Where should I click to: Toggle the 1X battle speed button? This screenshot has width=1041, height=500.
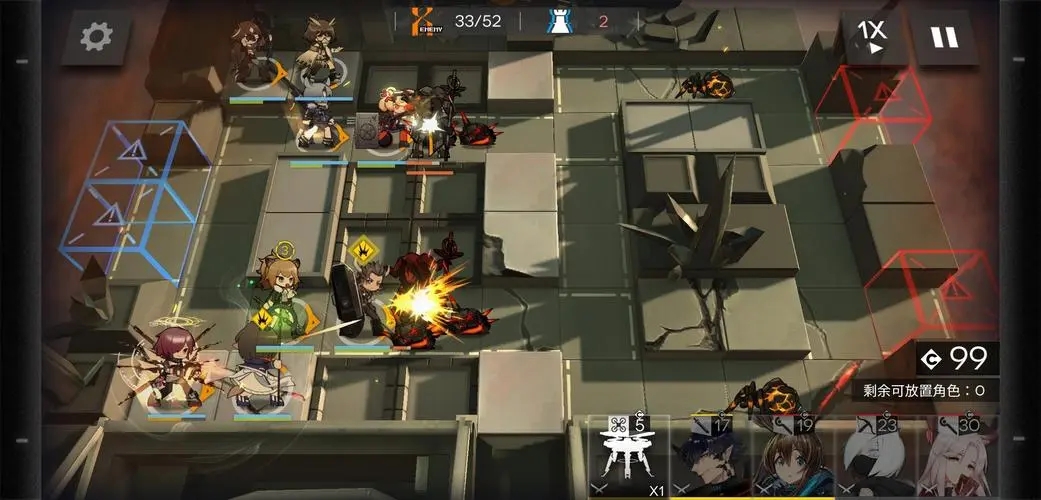pyautogui.click(x=872, y=37)
